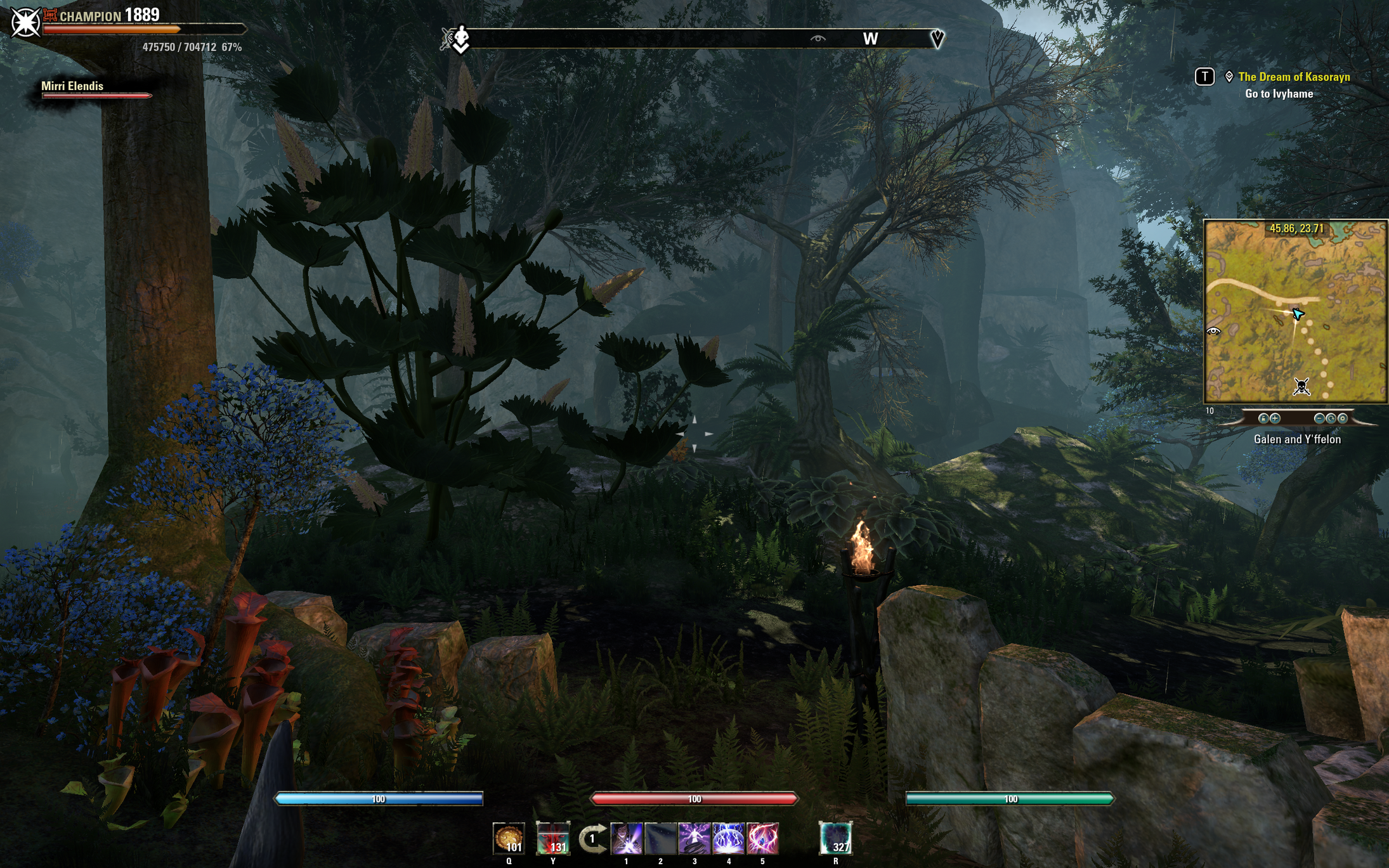Click the Champion 1889 star icon

click(x=25, y=23)
